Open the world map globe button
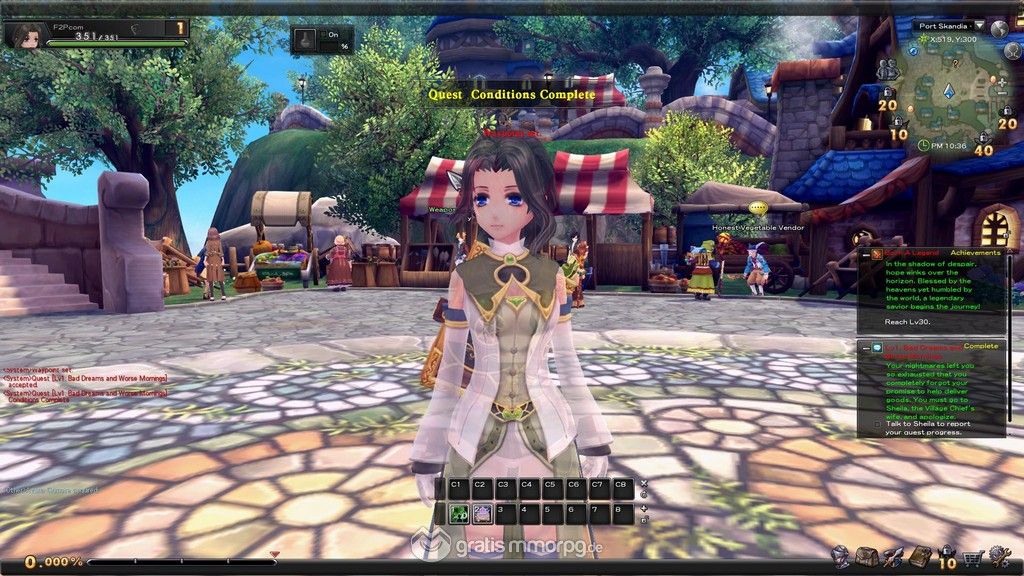Image resolution: width=1024 pixels, height=576 pixels. (1000, 27)
